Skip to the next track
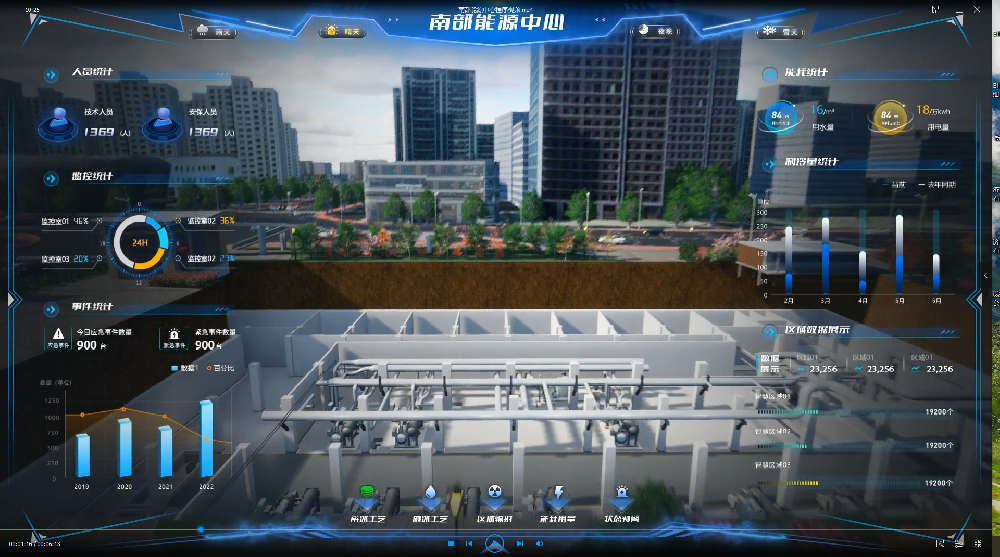This screenshot has width=1000, height=557. tap(520, 543)
